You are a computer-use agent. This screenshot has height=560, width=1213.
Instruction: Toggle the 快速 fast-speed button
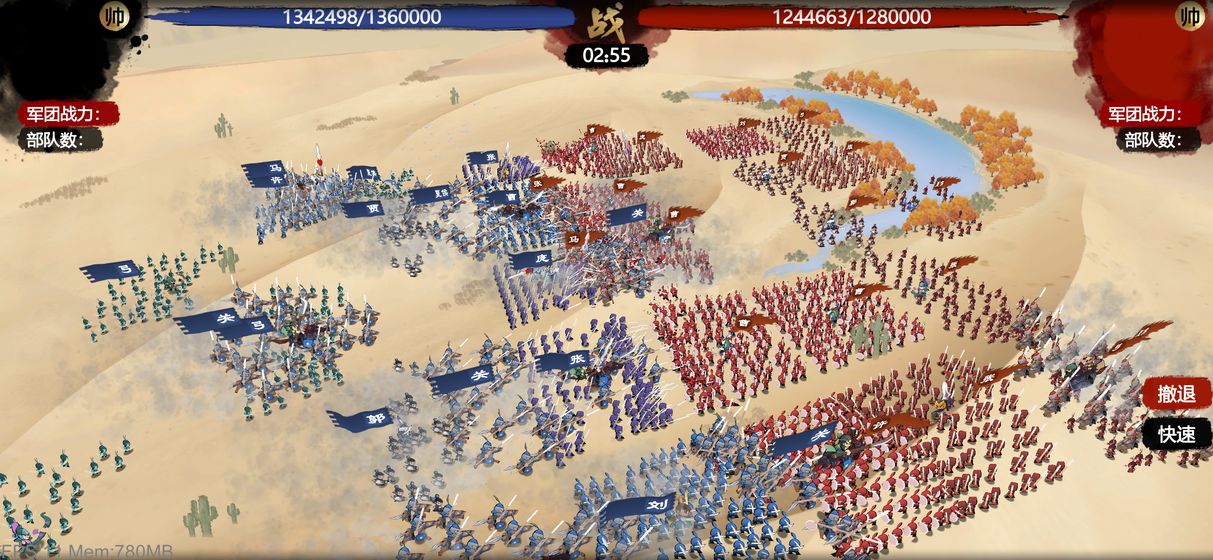1176,434
